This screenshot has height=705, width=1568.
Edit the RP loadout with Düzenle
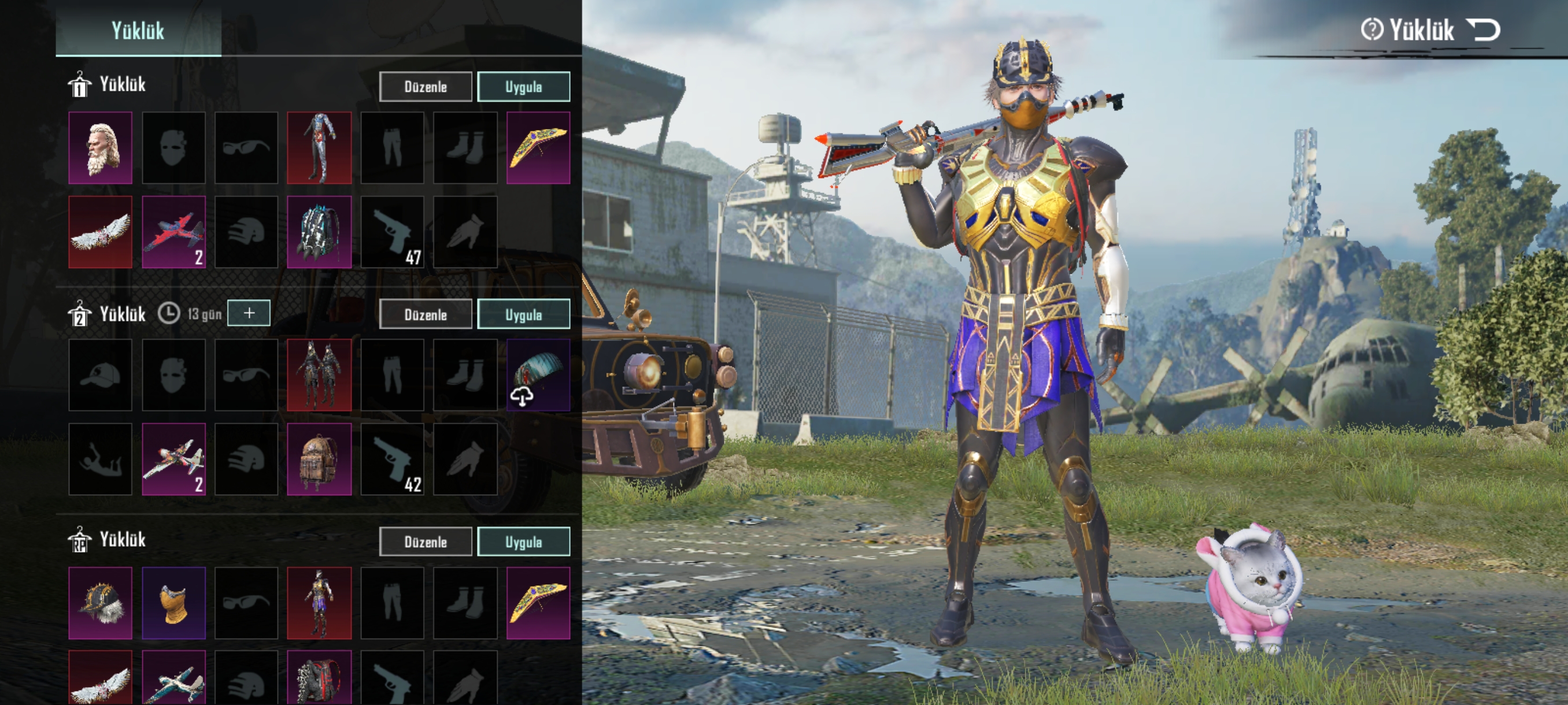point(426,541)
